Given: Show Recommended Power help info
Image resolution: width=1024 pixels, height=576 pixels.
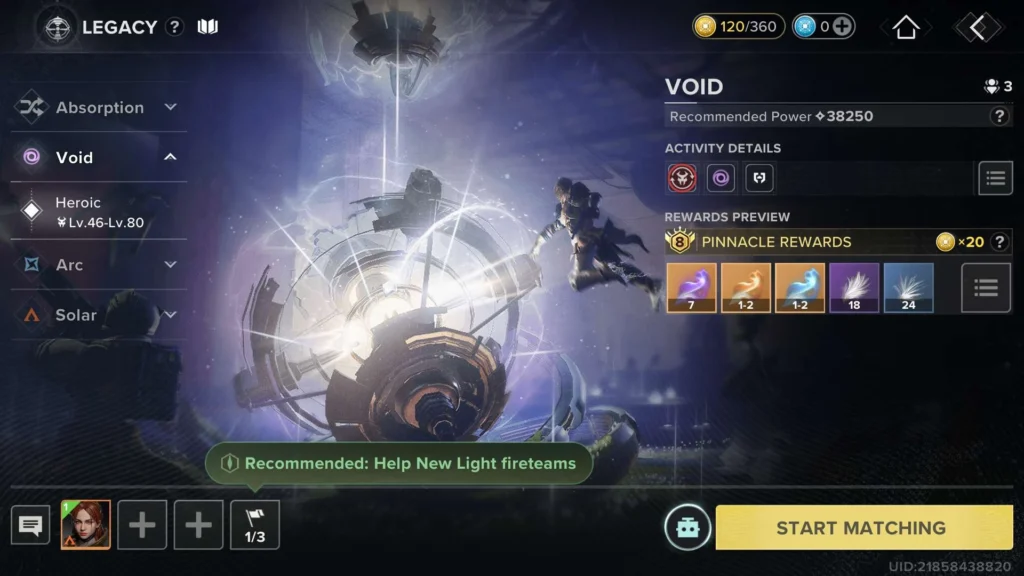Looking at the screenshot, I should tap(998, 116).
